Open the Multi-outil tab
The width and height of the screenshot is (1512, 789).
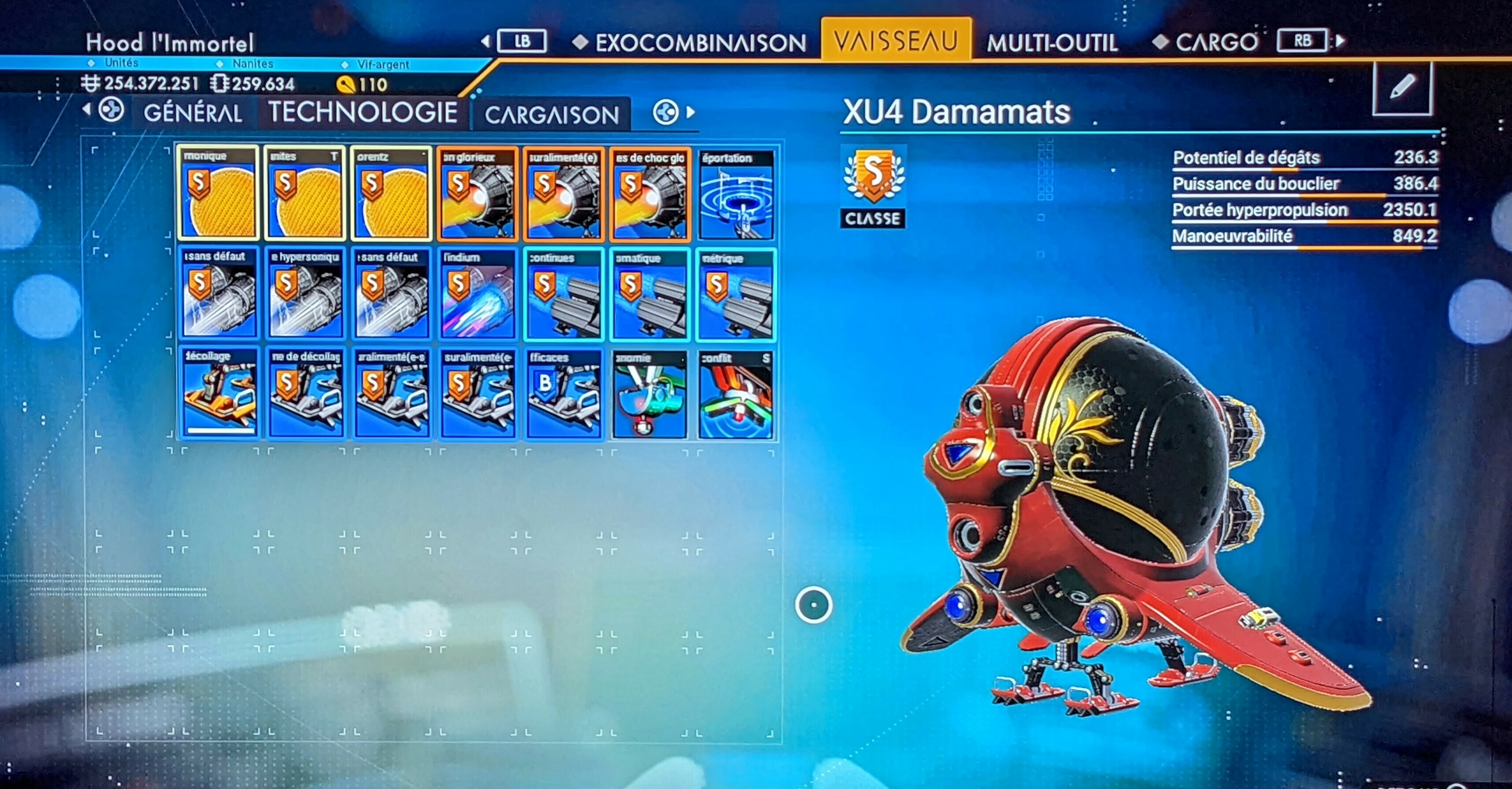click(1052, 43)
